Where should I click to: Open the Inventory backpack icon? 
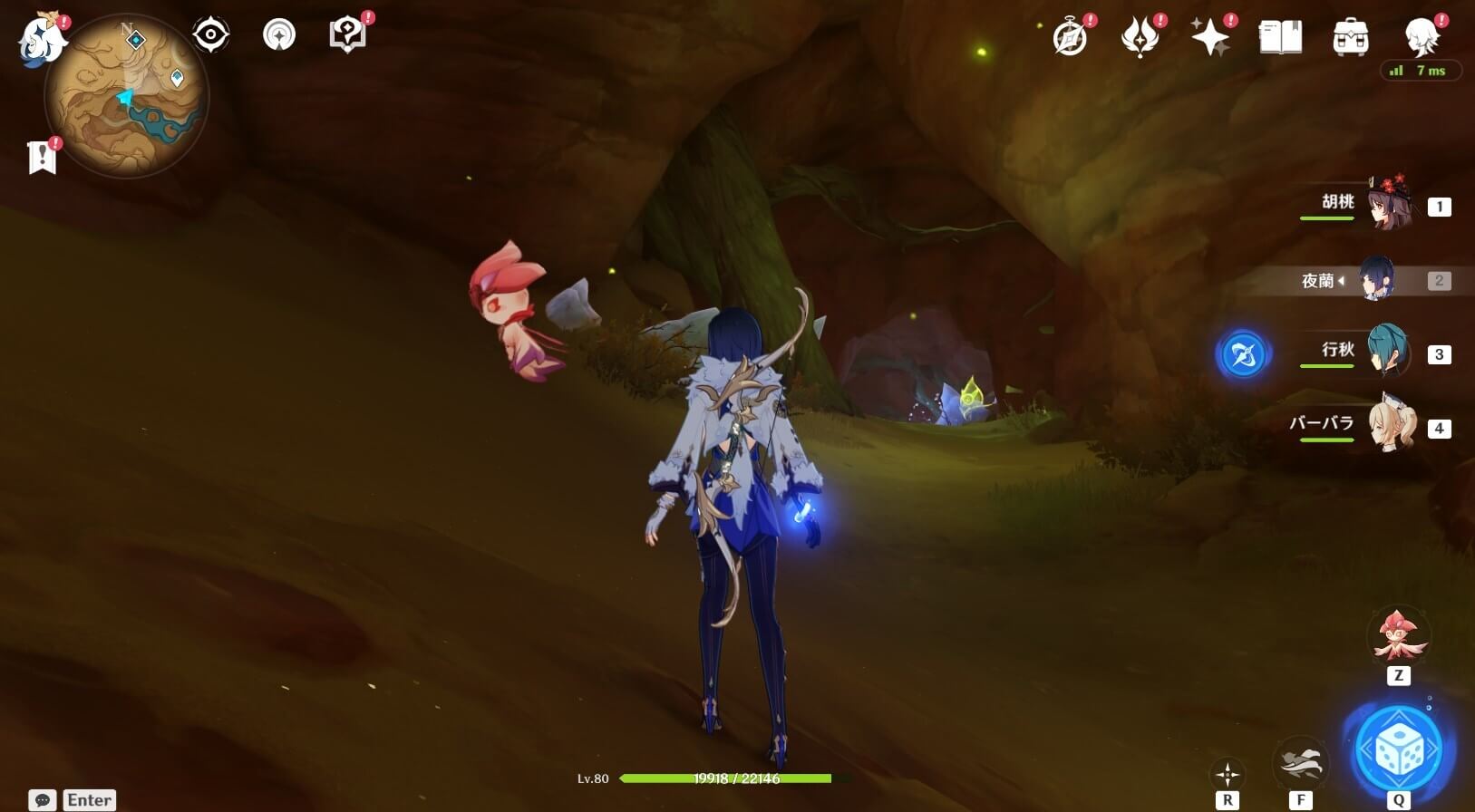(1350, 36)
